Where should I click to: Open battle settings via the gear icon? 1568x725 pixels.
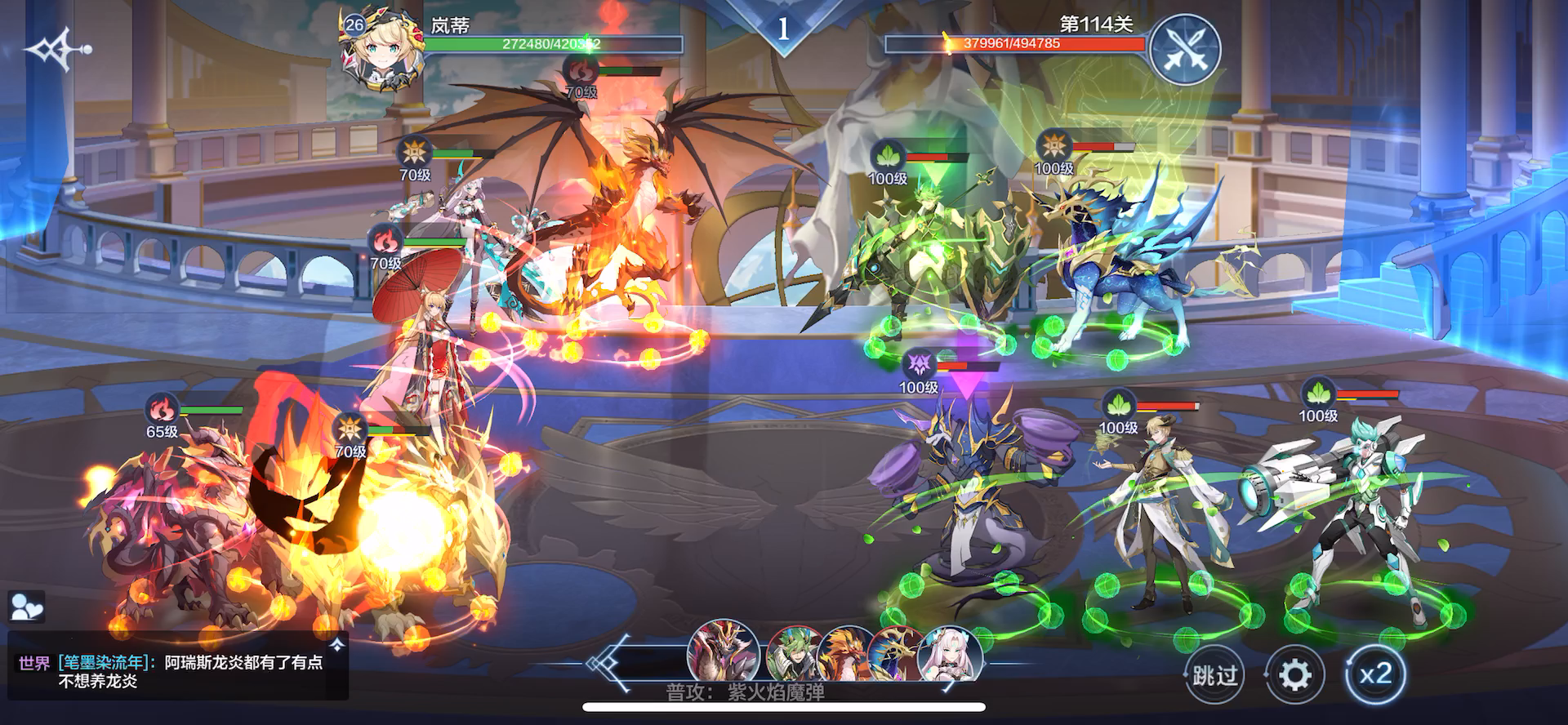(1294, 676)
